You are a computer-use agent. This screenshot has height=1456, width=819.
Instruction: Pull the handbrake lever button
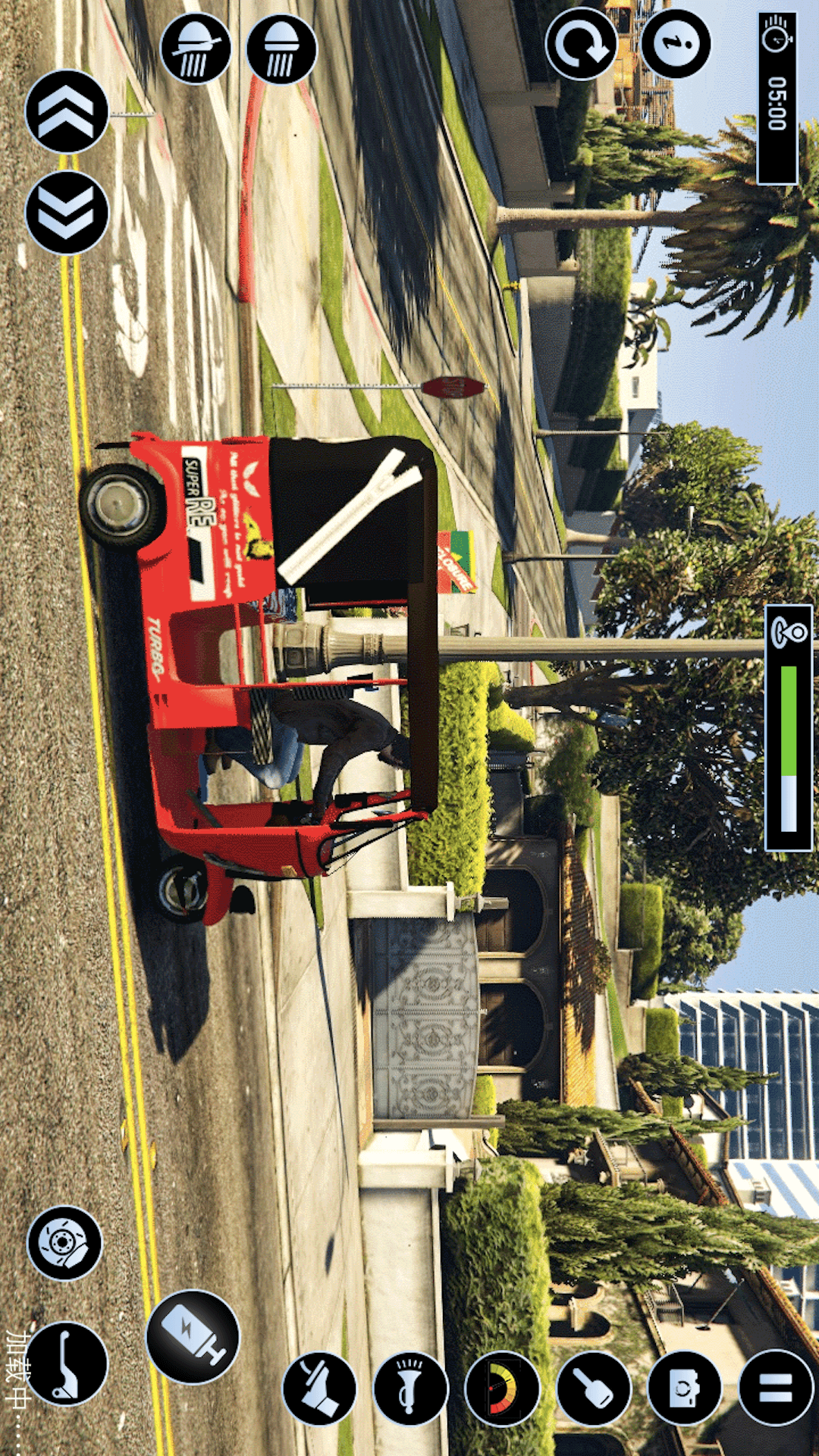coord(67,1364)
